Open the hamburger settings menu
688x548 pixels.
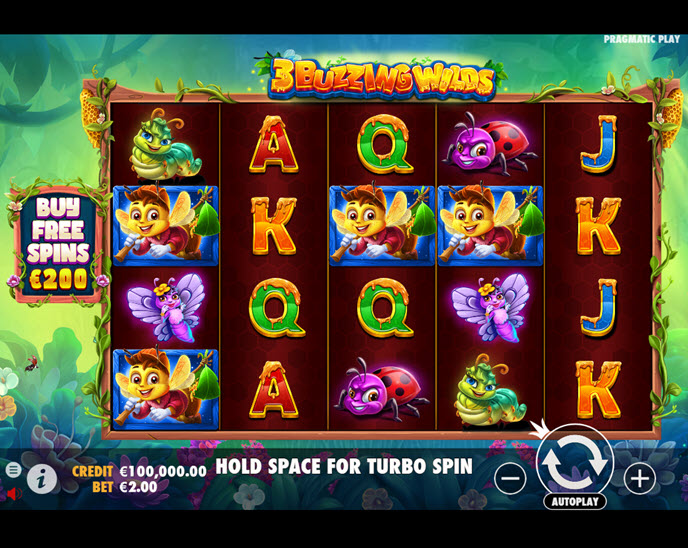(x=13, y=469)
